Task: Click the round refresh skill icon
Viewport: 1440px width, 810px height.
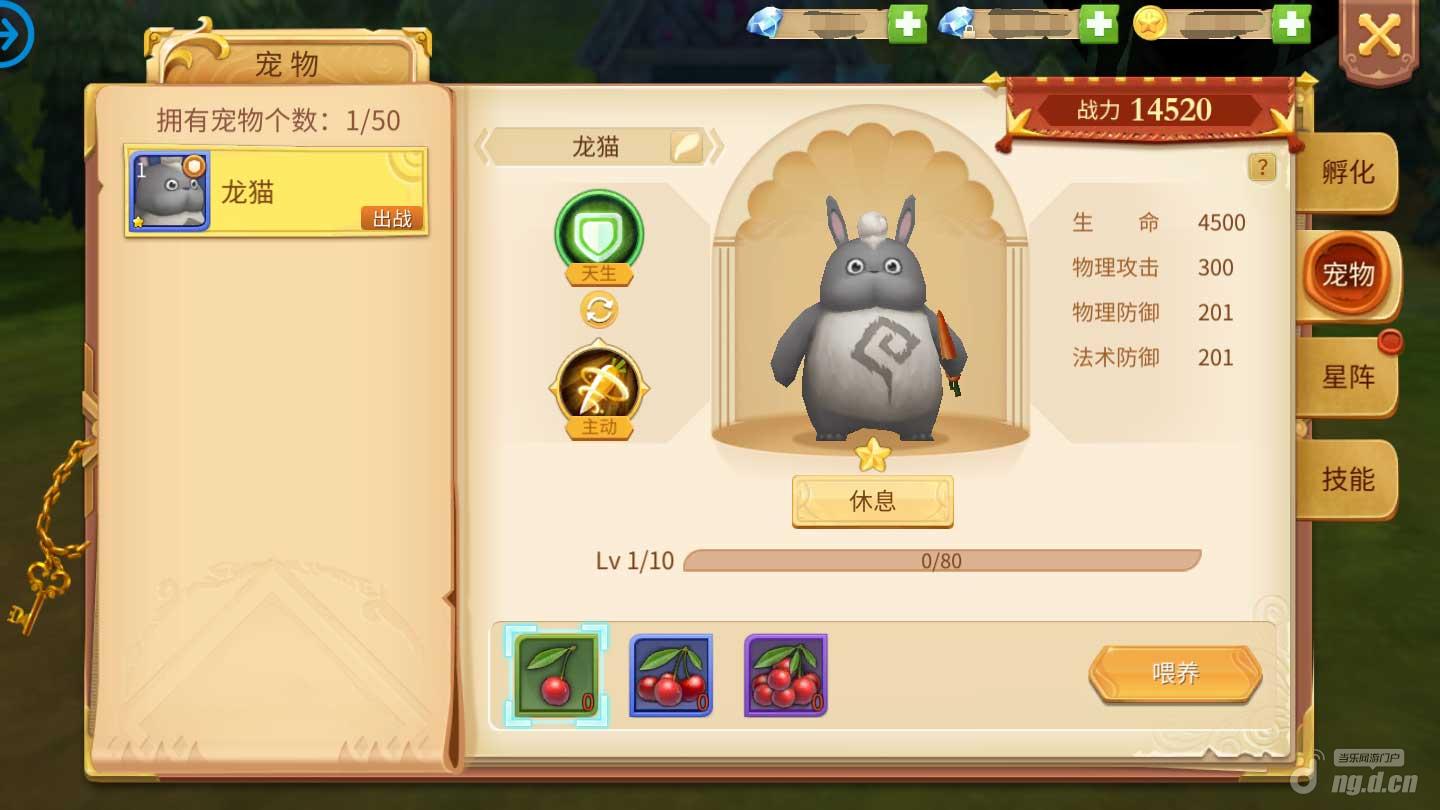Action: coord(599,310)
